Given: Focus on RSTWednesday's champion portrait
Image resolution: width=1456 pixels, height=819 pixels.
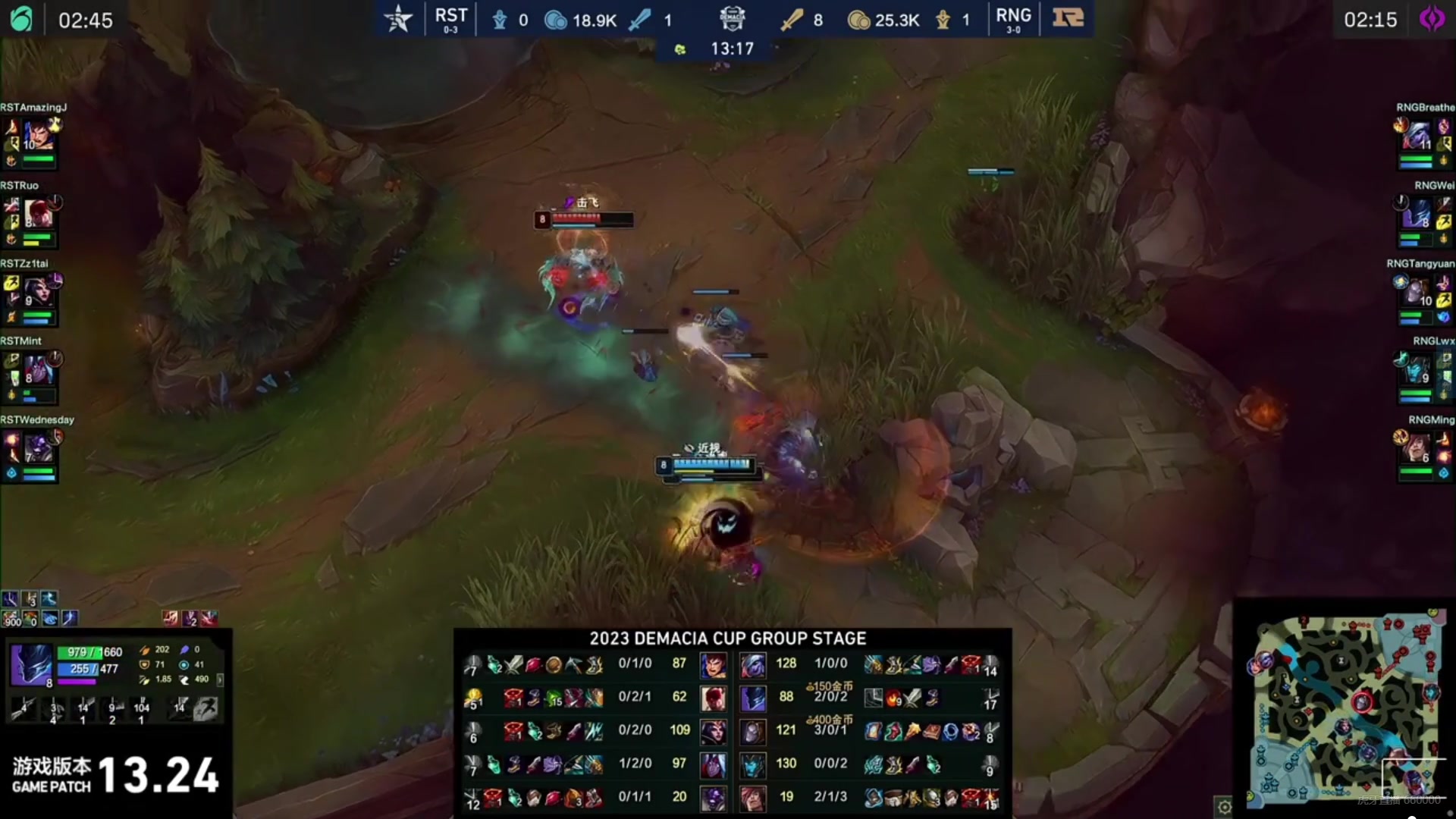Looking at the screenshot, I should pyautogui.click(x=36, y=448).
